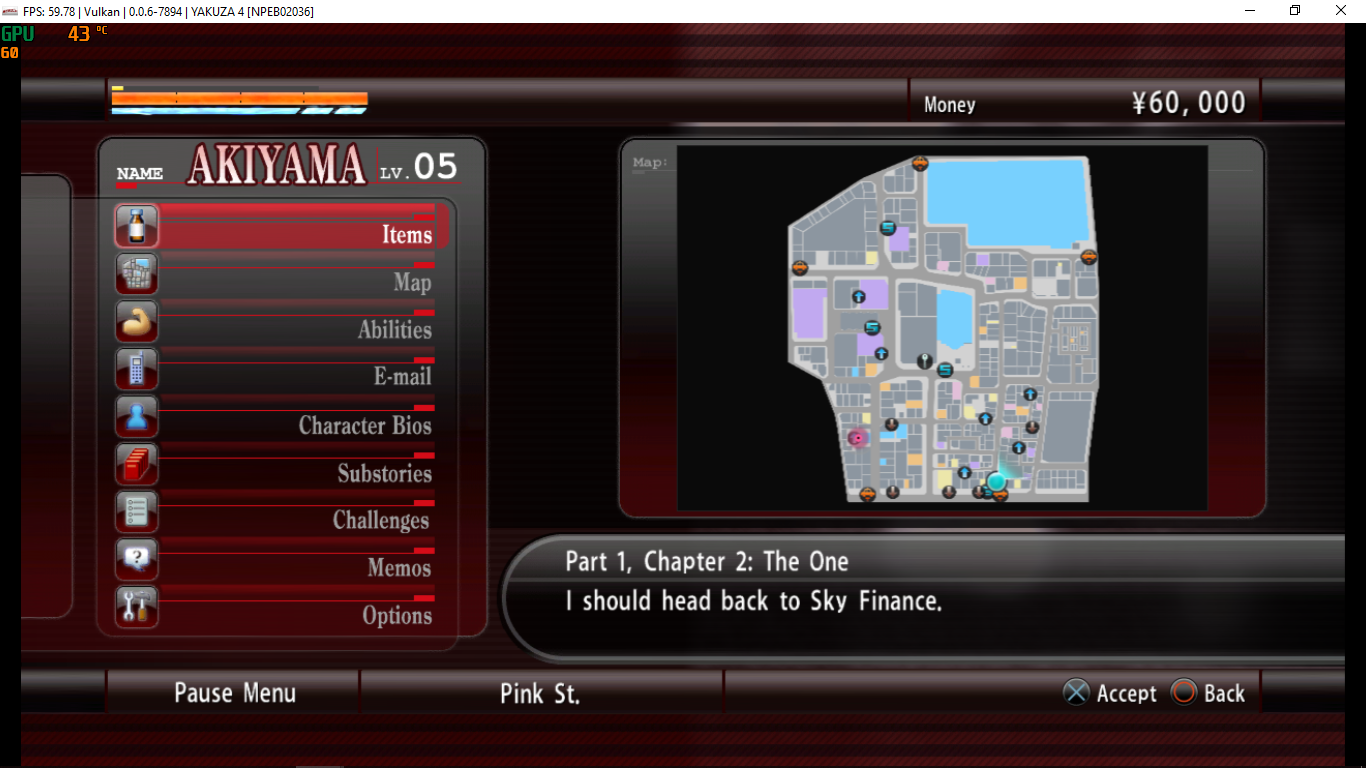
Task: Click the money display showing ¥60,000
Action: pyautogui.click(x=1189, y=102)
